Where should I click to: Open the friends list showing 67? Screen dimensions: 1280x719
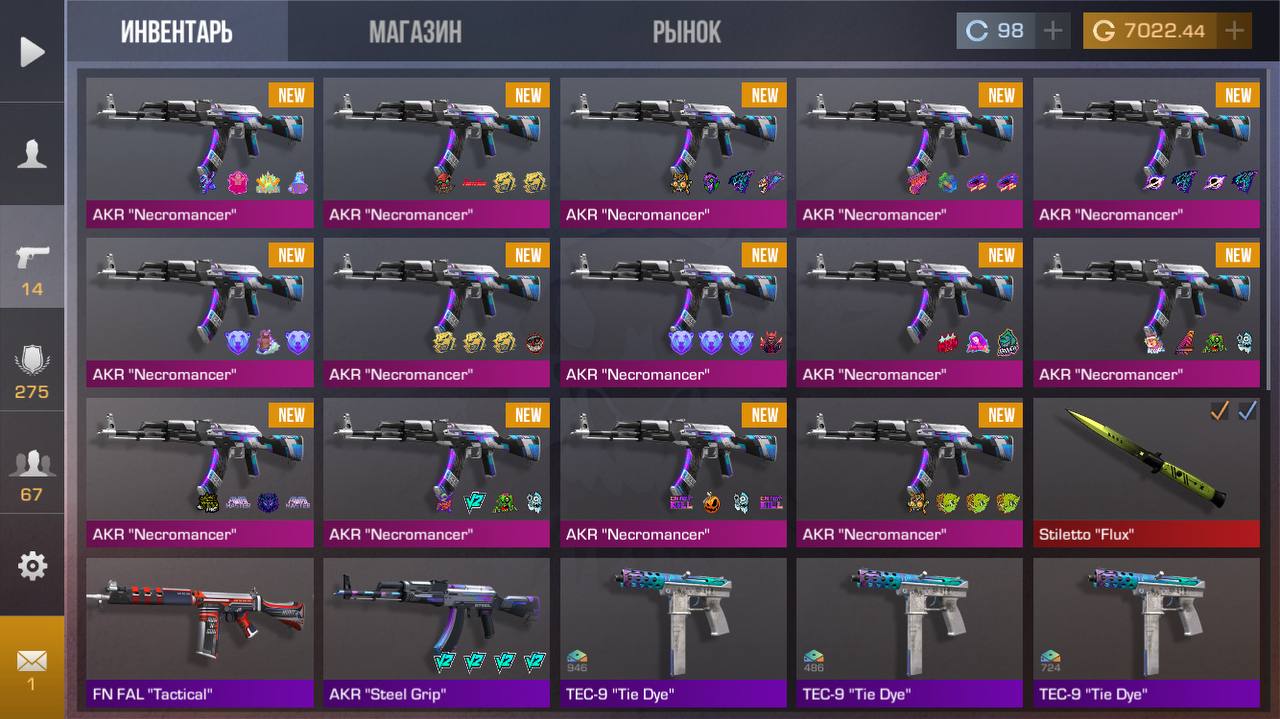32,473
